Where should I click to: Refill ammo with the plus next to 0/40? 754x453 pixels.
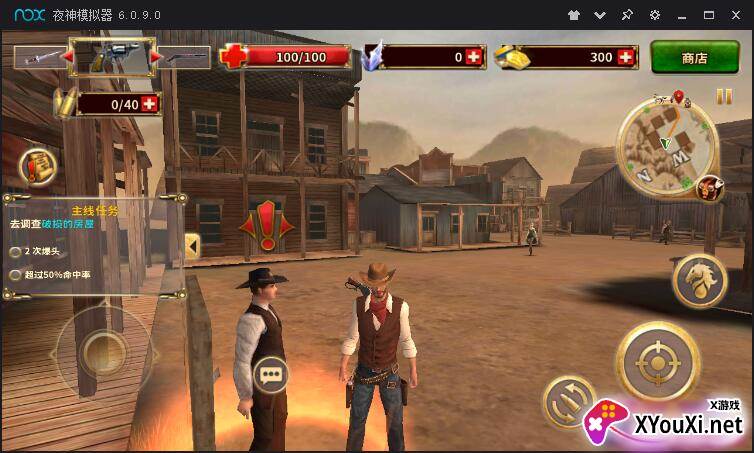click(x=150, y=103)
